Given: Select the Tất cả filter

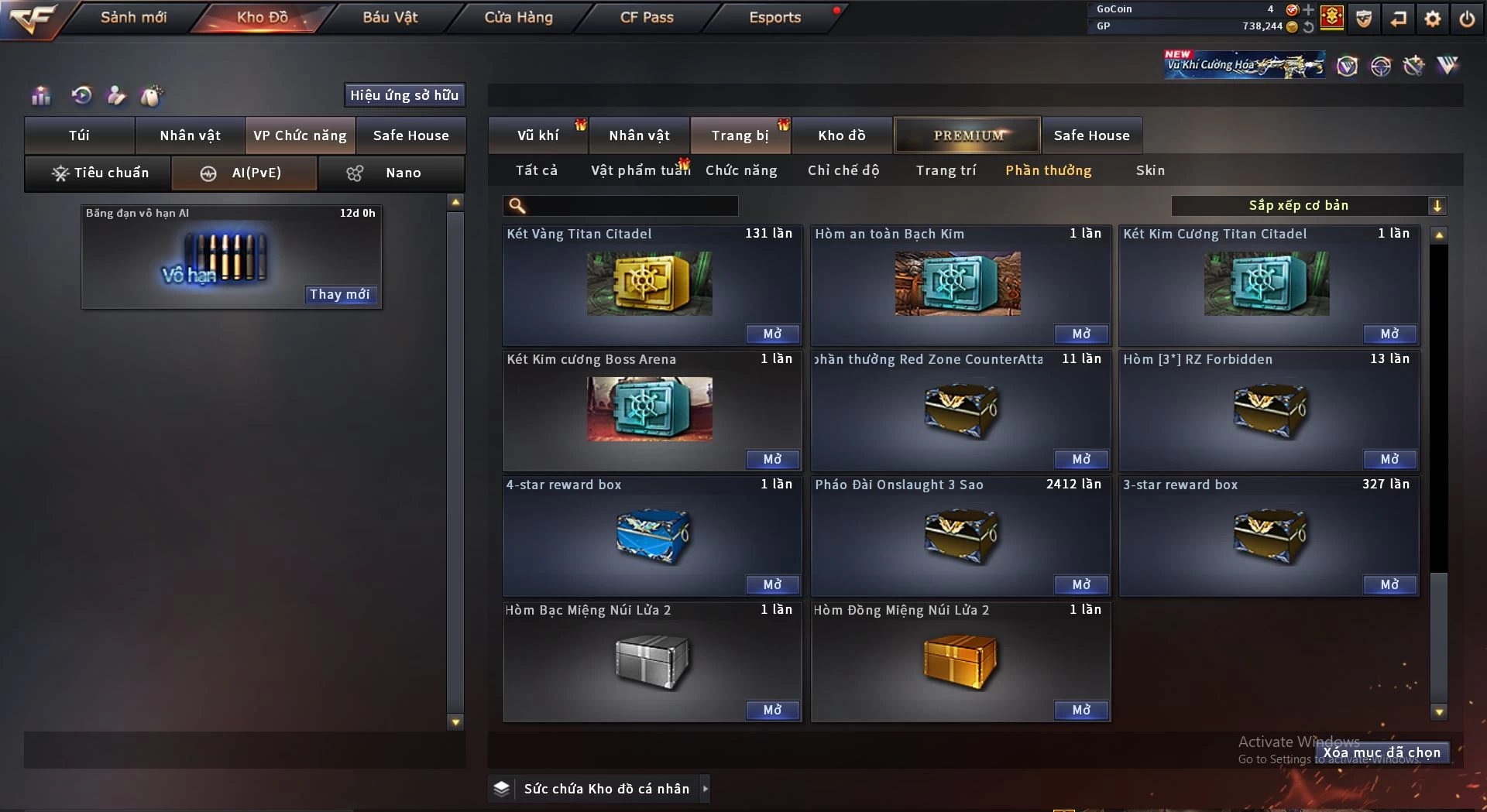Looking at the screenshot, I should pos(537,170).
